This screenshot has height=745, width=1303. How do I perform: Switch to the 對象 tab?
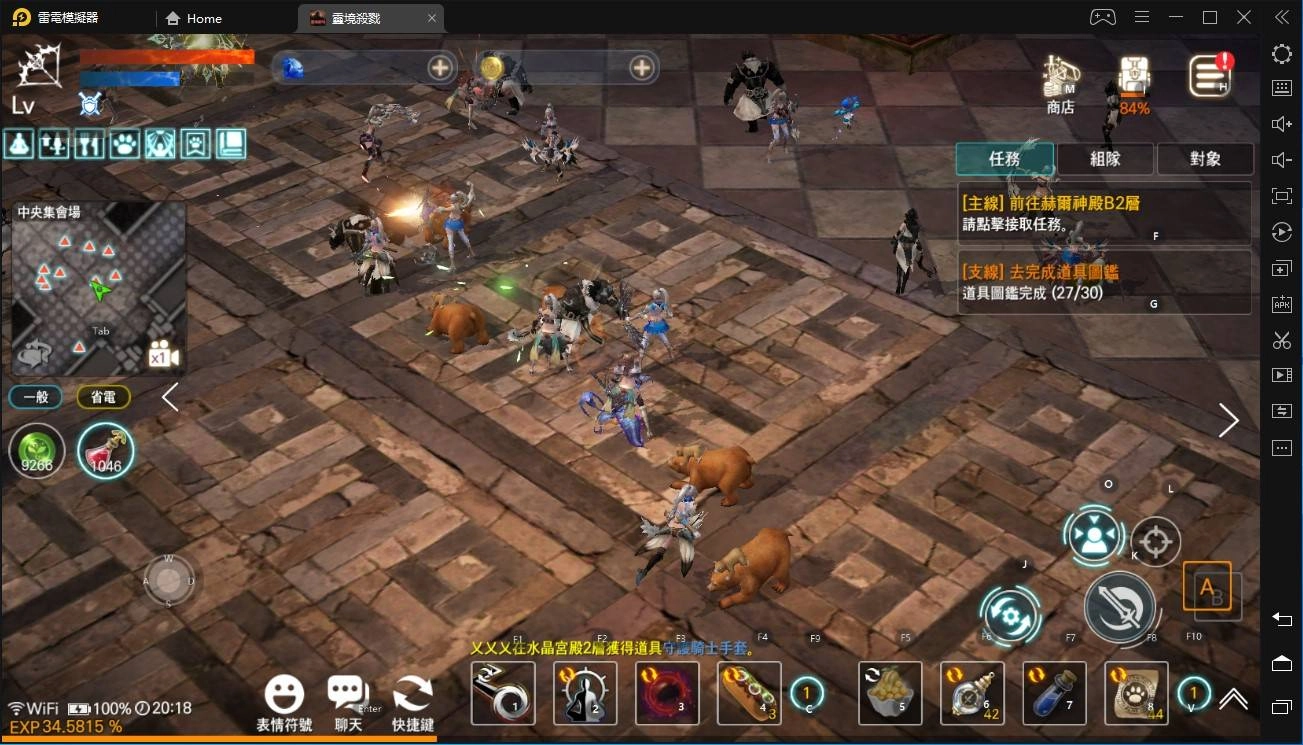click(x=1205, y=159)
